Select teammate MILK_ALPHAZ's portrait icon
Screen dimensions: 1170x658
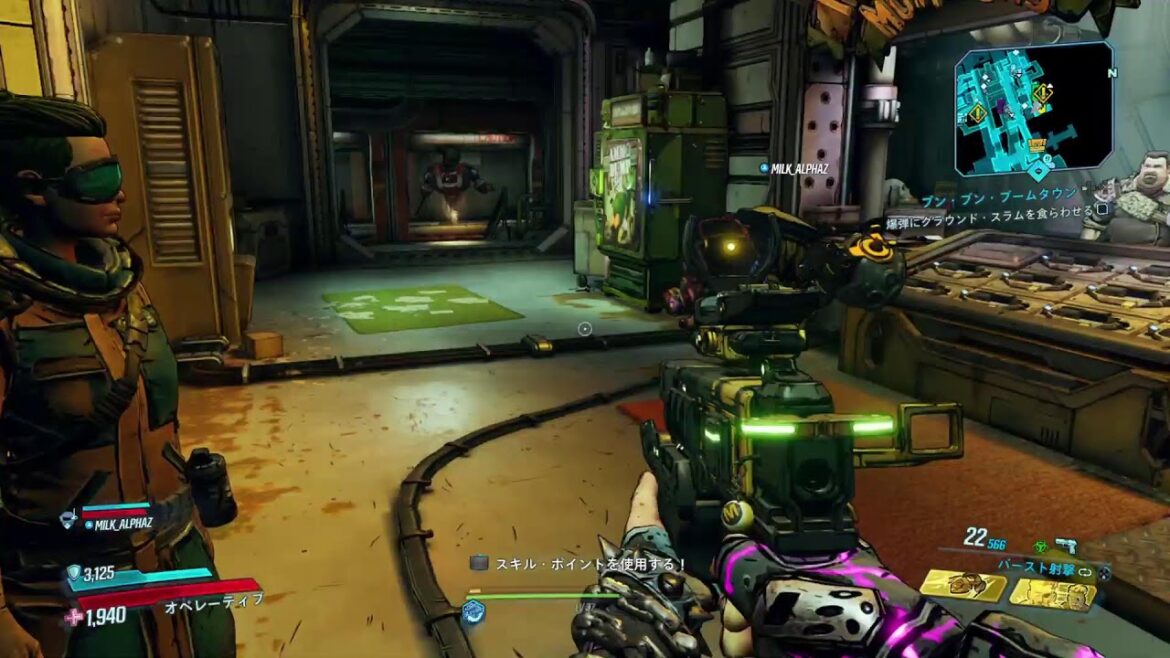click(x=68, y=519)
